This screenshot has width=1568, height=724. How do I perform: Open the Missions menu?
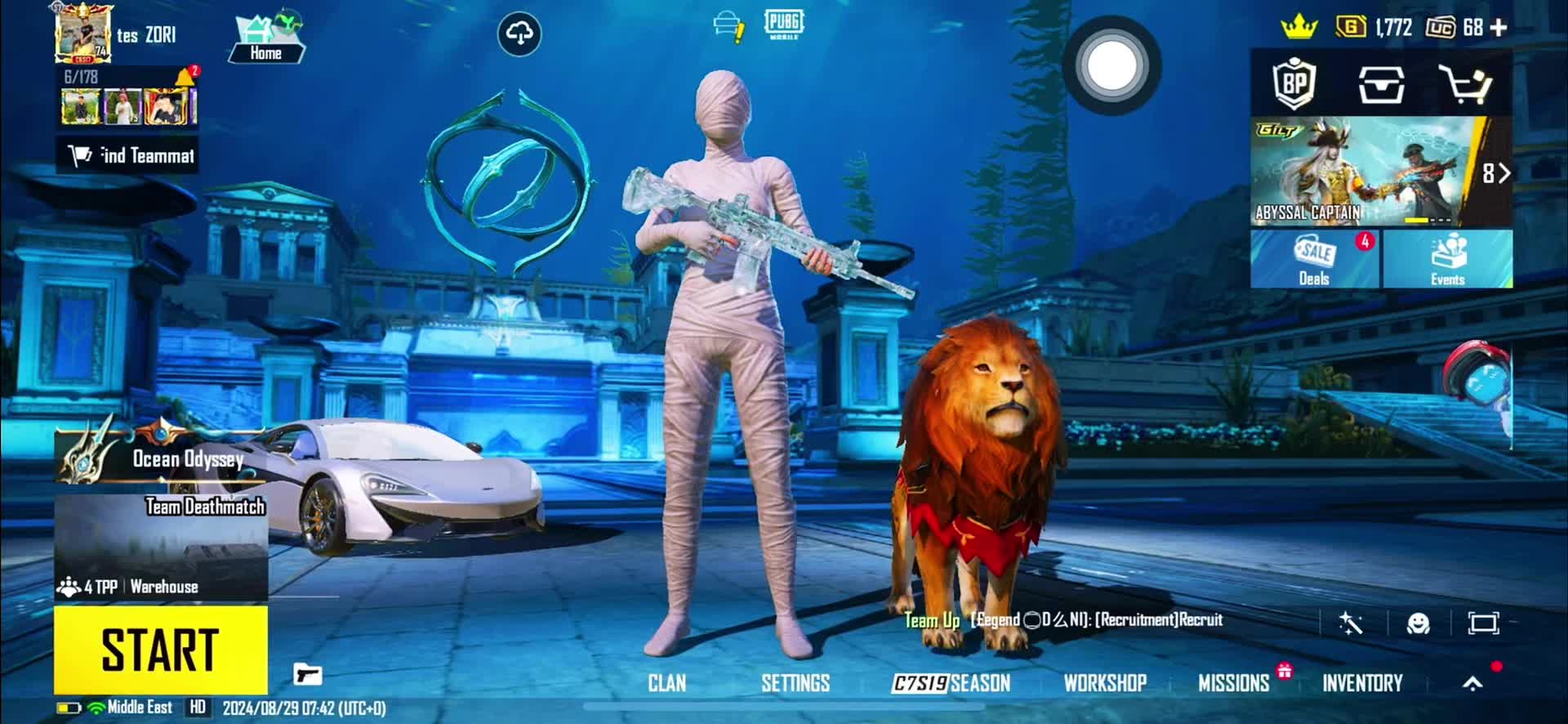tap(1233, 683)
